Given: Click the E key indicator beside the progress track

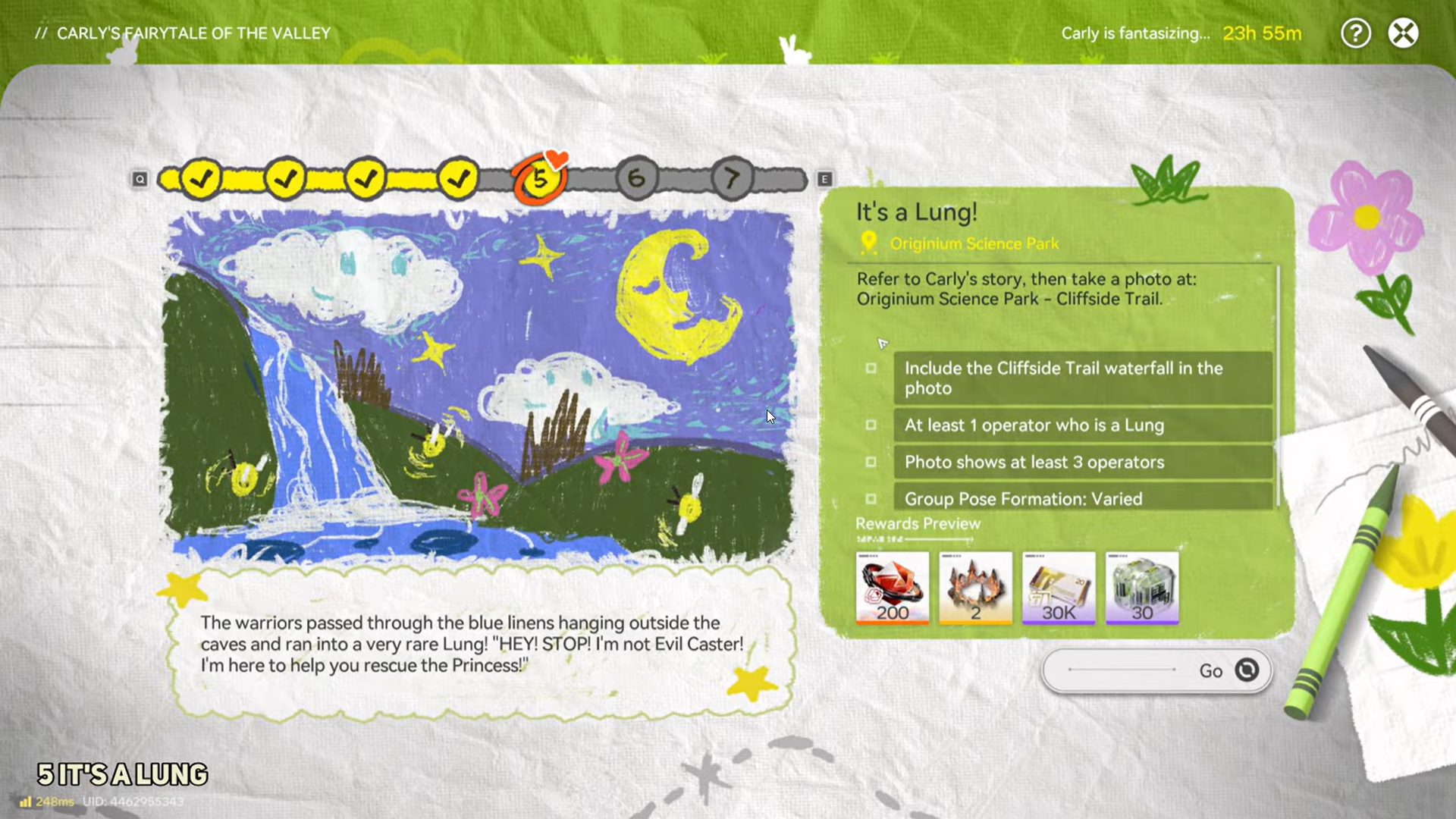Looking at the screenshot, I should 824,179.
